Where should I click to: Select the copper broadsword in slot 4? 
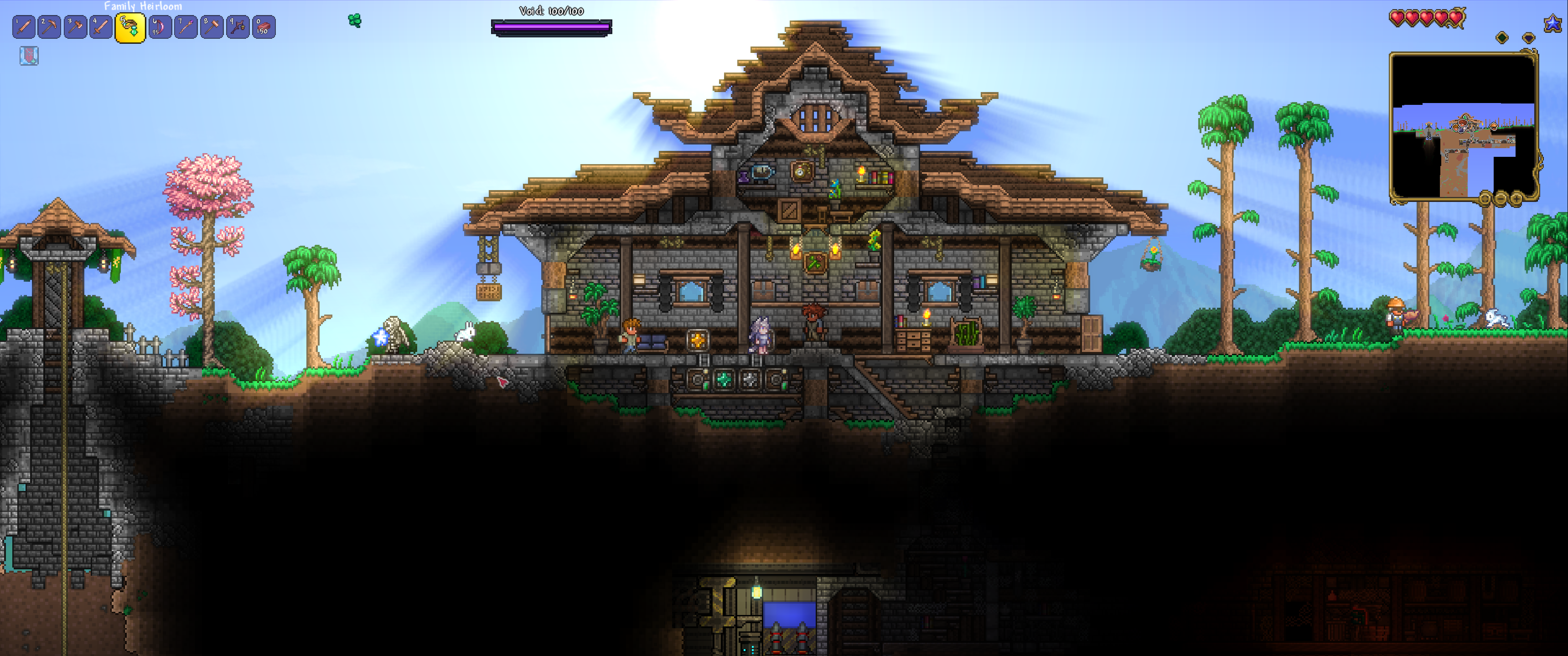click(x=101, y=27)
